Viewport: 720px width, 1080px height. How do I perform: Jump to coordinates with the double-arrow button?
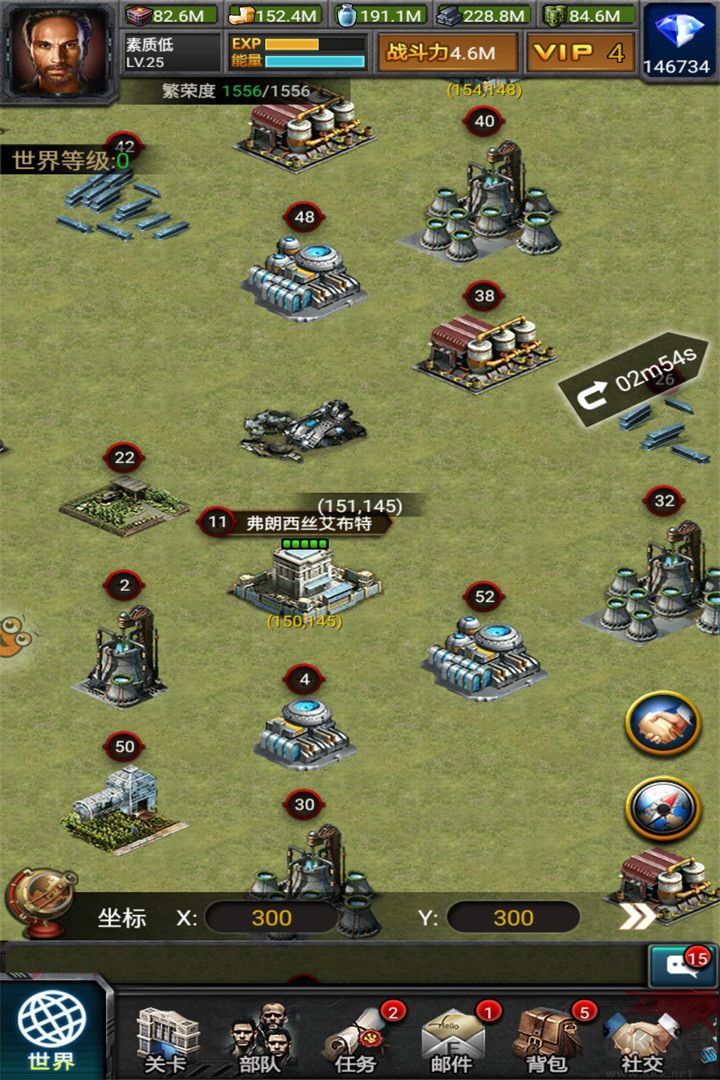638,916
